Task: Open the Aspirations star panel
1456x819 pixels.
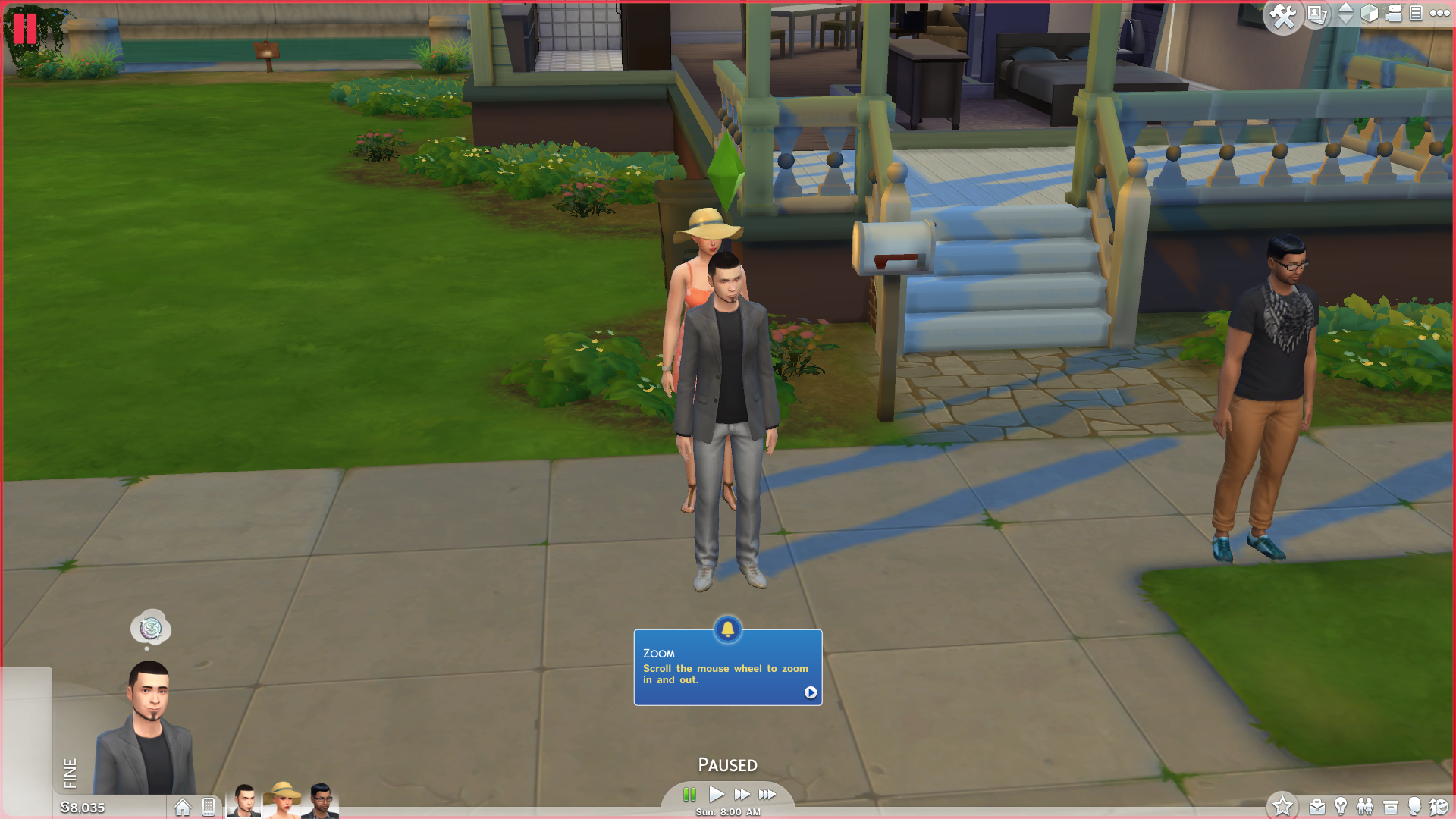Action: click(x=1282, y=805)
